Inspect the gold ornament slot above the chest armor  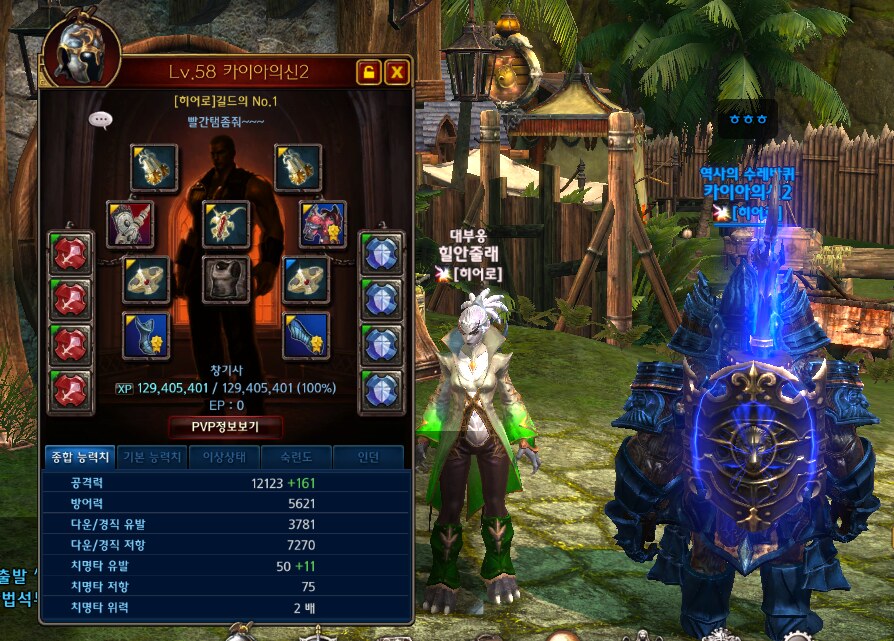(226, 224)
